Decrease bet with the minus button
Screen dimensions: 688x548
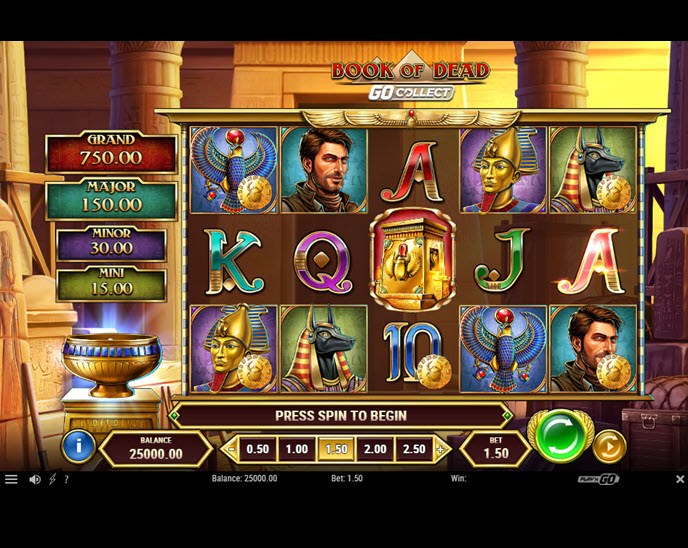(232, 450)
